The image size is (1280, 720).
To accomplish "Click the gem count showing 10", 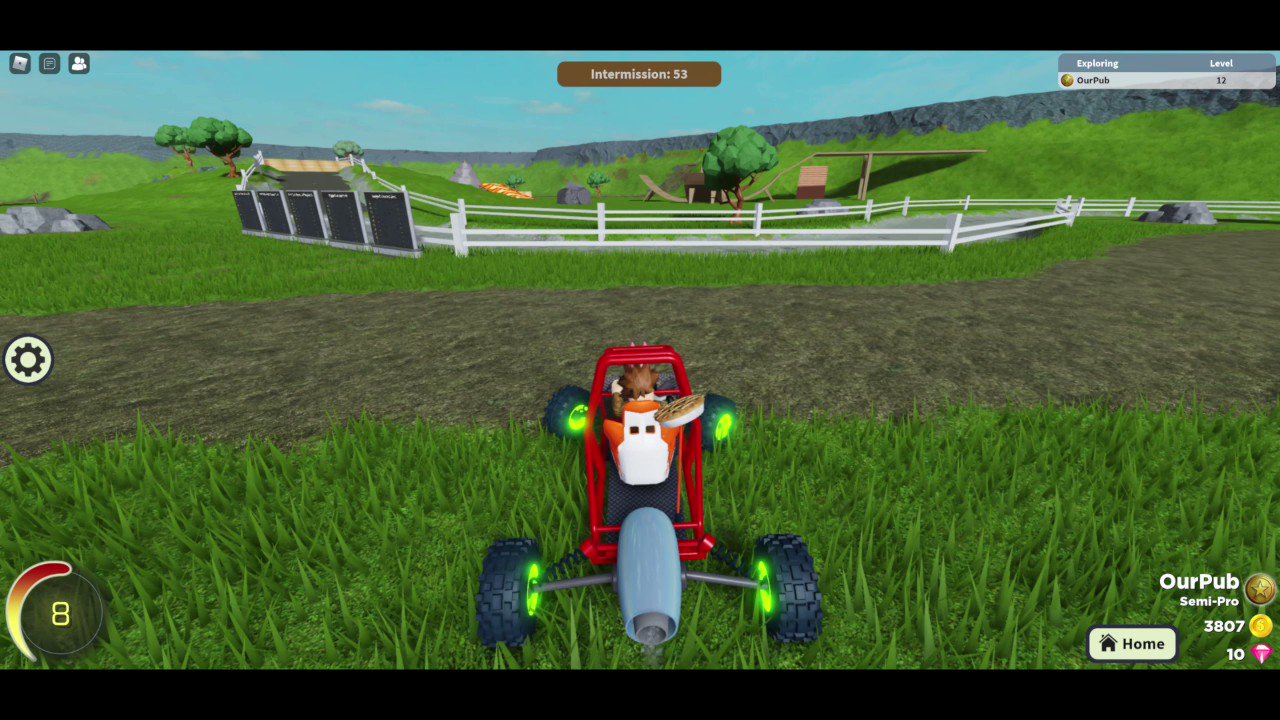I will coord(1235,654).
